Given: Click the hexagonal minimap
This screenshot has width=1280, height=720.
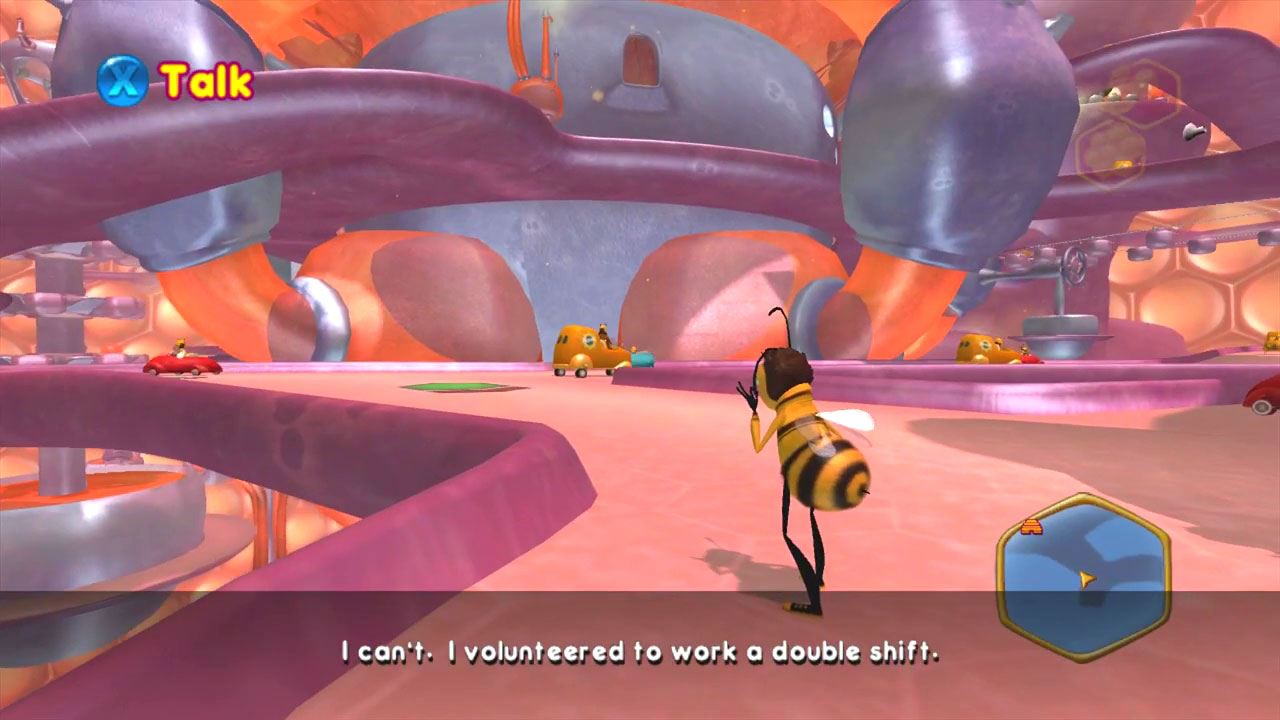Looking at the screenshot, I should coord(1084,577).
